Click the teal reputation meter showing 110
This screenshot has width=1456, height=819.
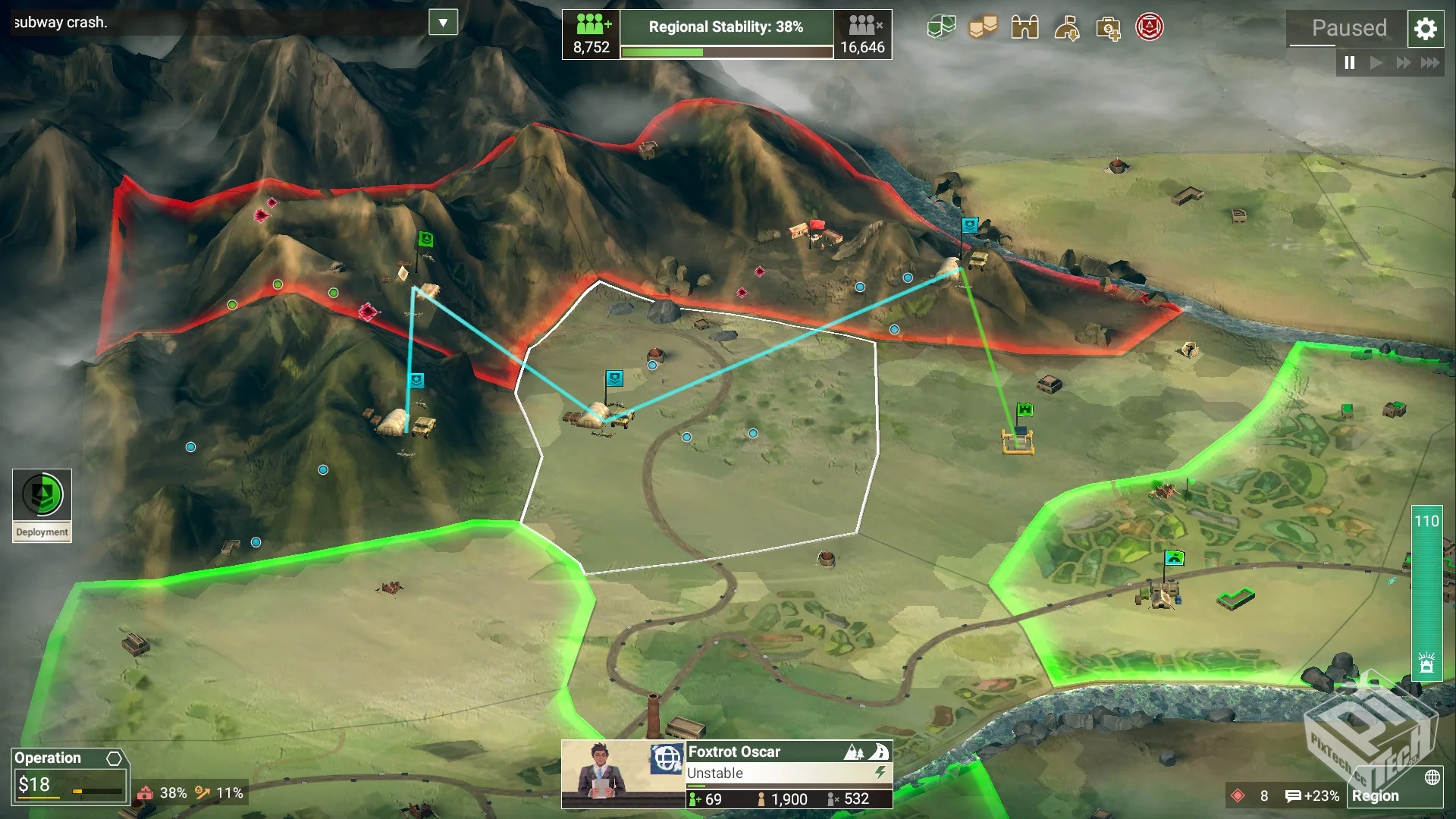(1426, 591)
